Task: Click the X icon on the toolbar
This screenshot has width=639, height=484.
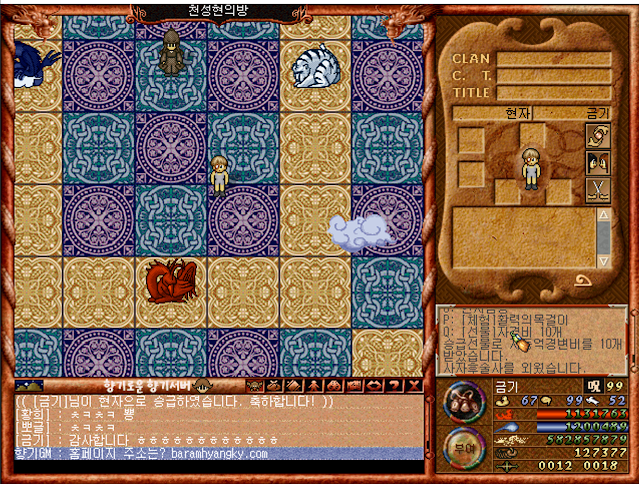Action: click(412, 385)
